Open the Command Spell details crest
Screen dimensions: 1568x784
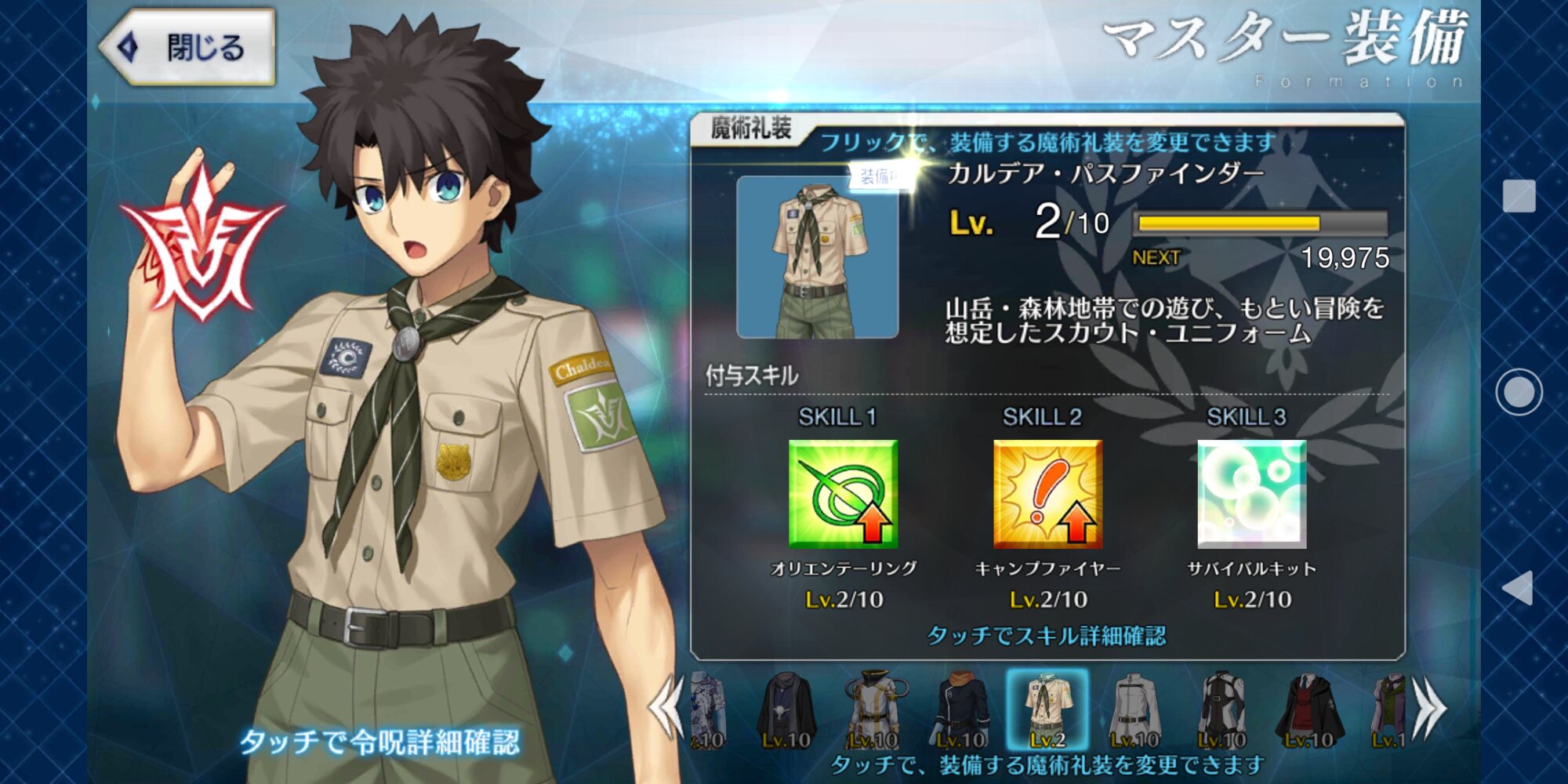pos(202,245)
